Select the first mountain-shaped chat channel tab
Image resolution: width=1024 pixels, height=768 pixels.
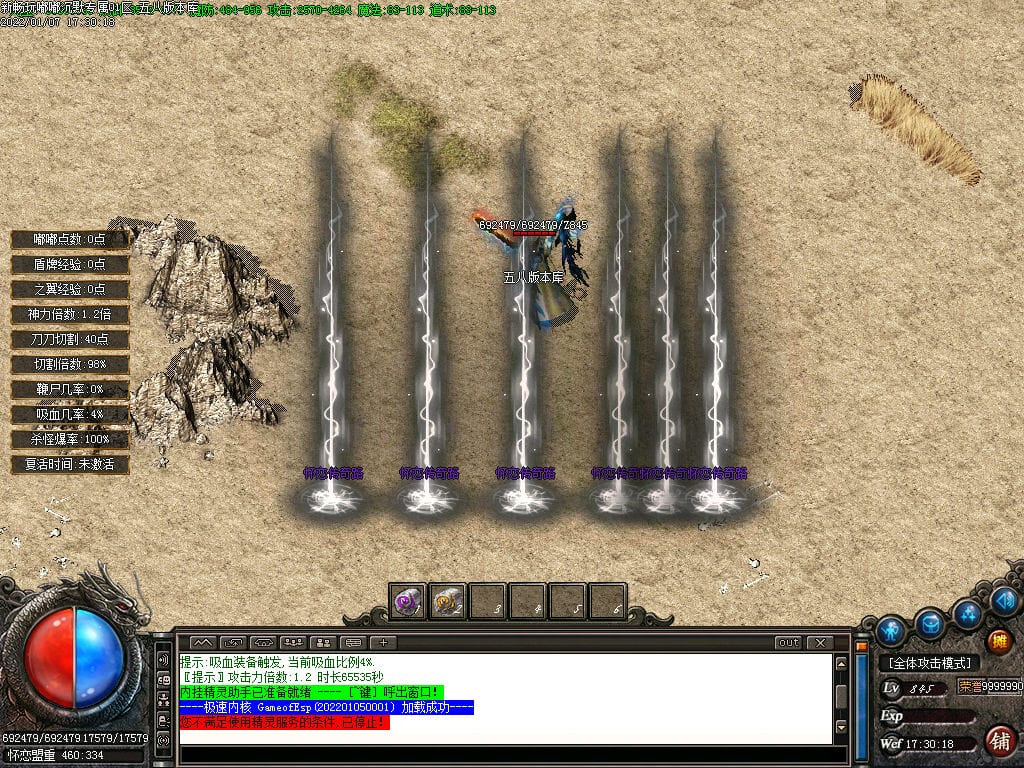(203, 642)
